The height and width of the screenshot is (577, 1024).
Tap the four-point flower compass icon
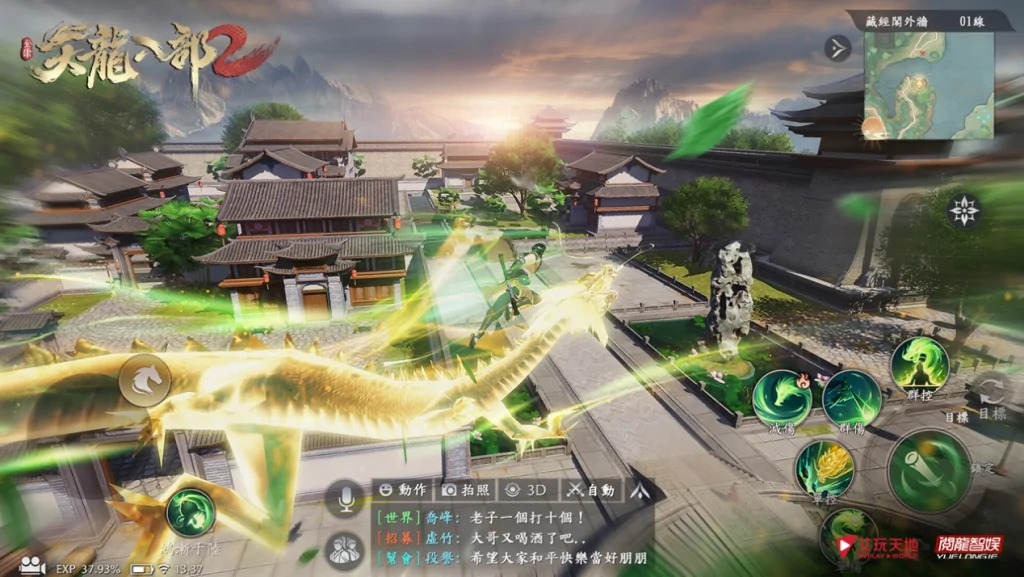(964, 210)
